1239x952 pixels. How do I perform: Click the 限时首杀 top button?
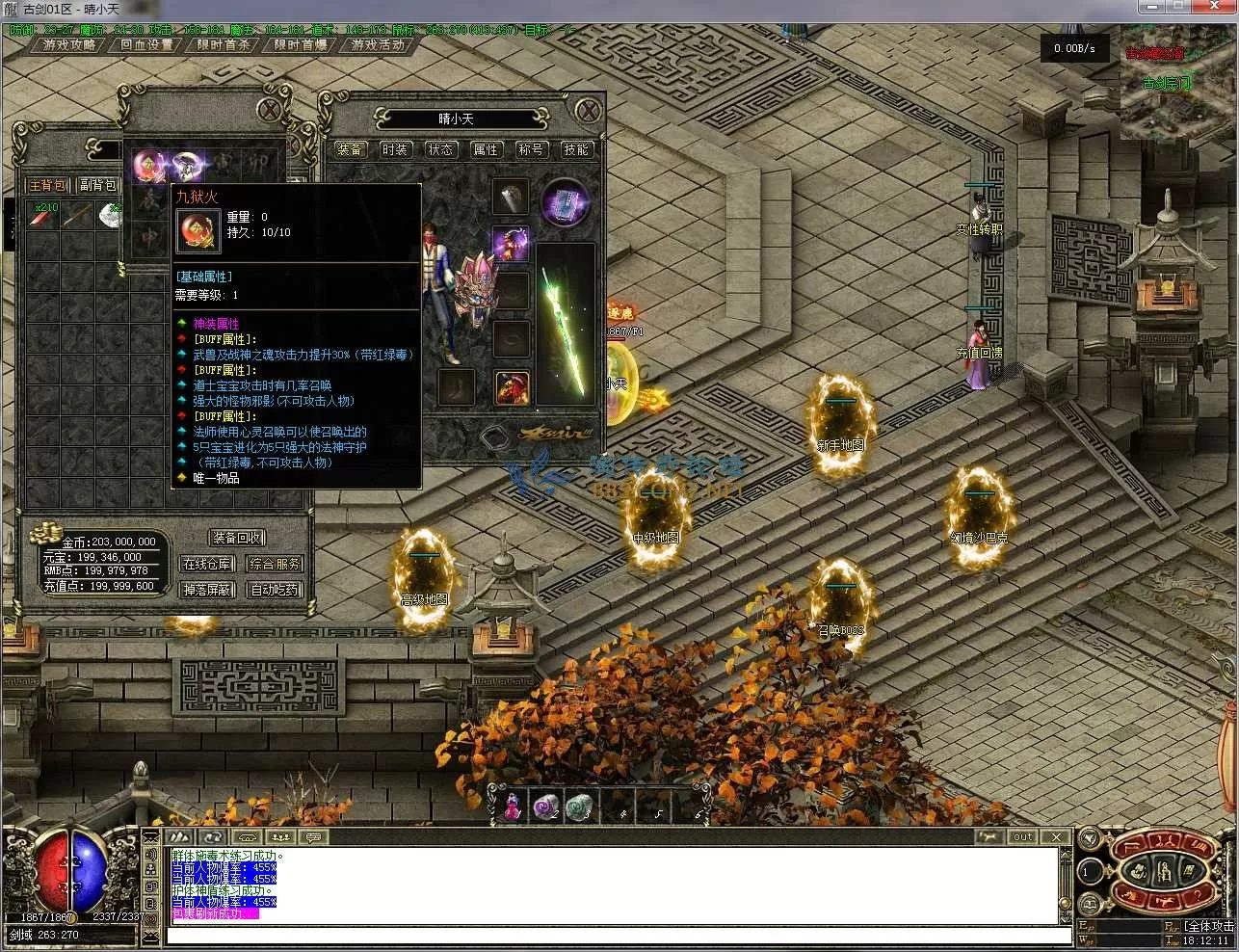click(x=224, y=45)
